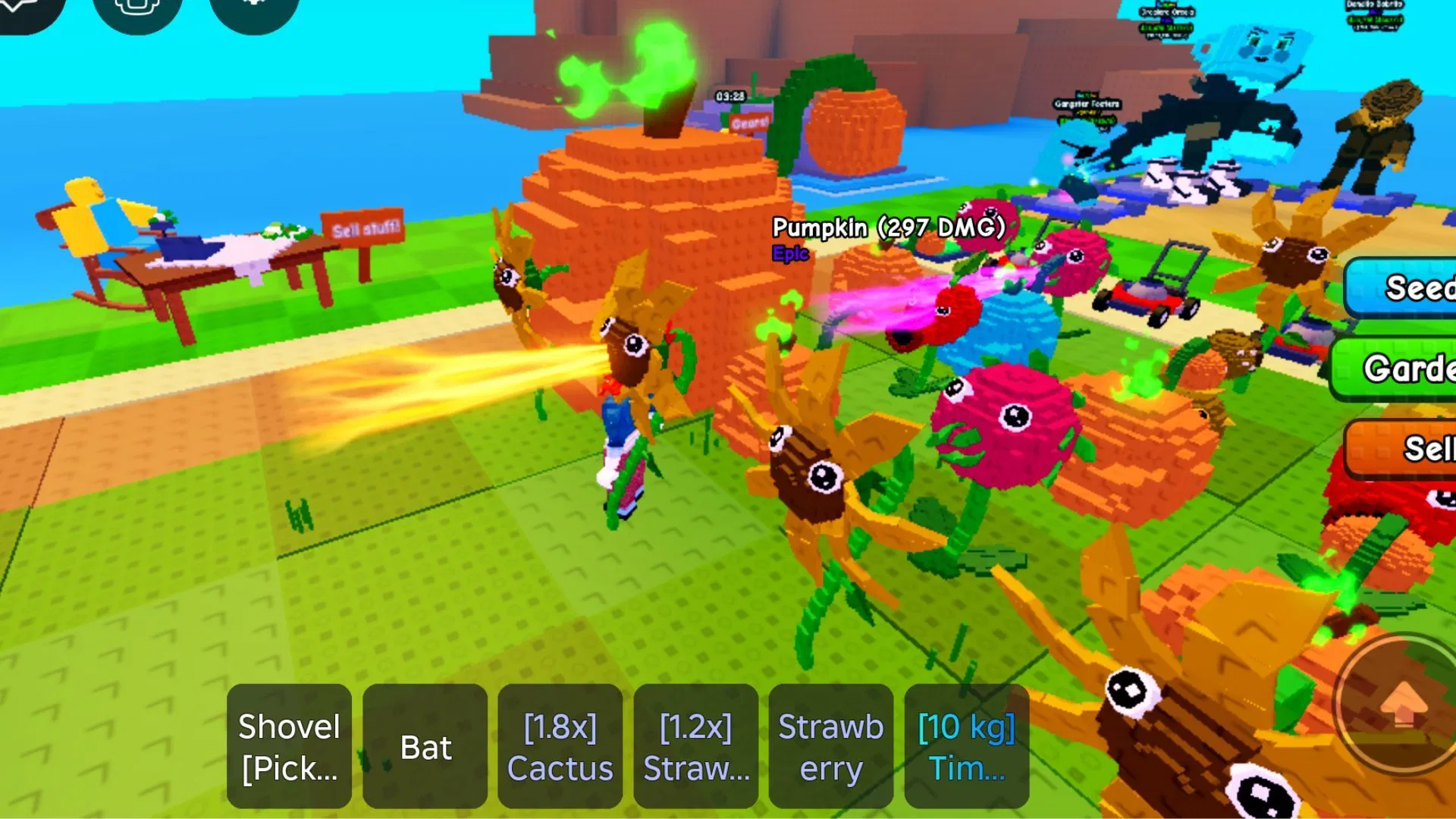Open the emotes menu icon at top left
The image size is (1456, 819).
click(x=137, y=11)
